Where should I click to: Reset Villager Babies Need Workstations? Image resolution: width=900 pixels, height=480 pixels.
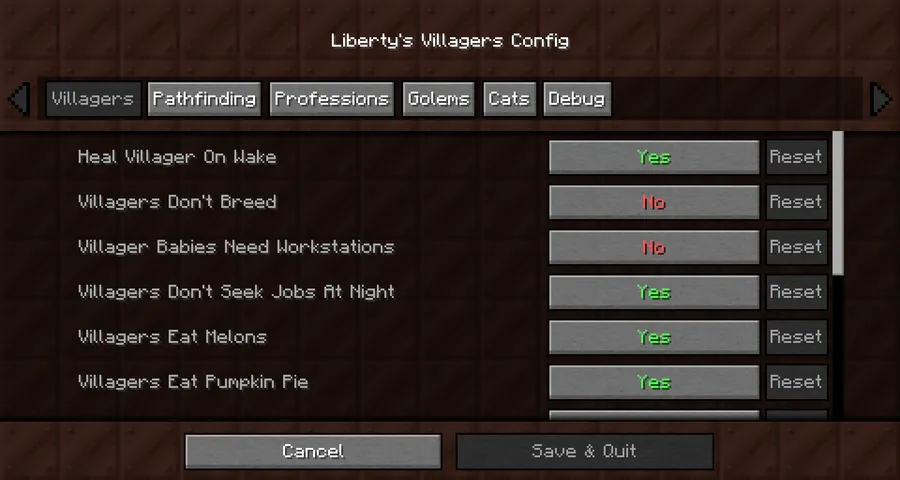pyautogui.click(x=796, y=247)
